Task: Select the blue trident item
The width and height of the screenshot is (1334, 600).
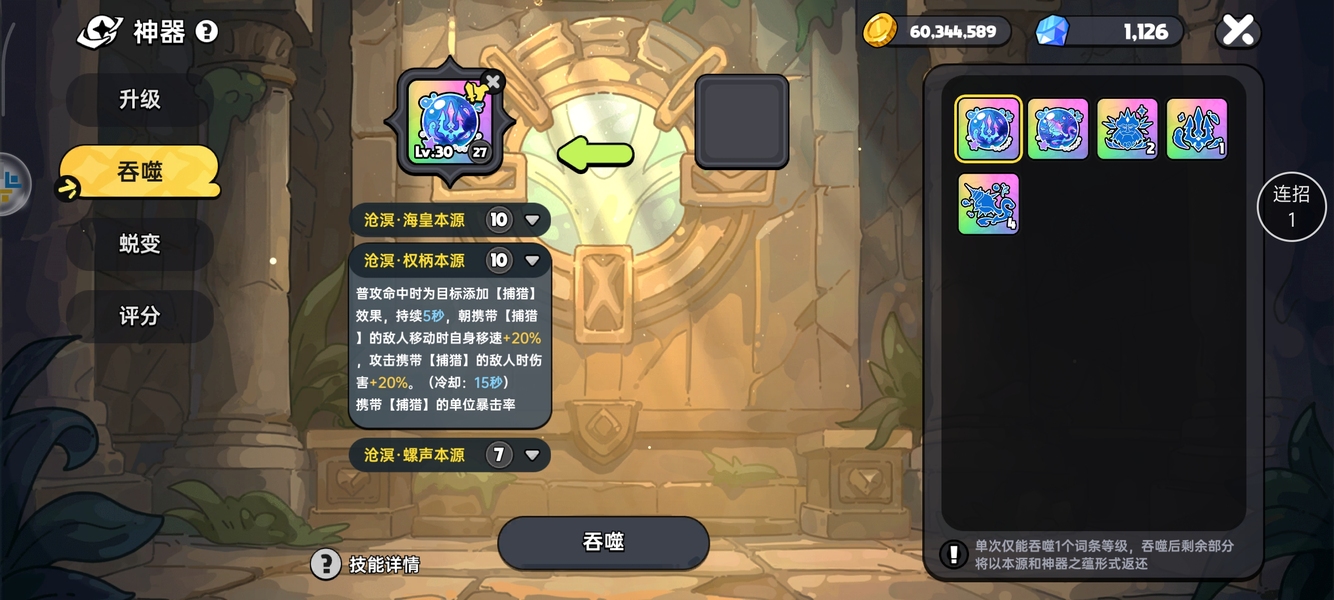Action: click(1197, 129)
